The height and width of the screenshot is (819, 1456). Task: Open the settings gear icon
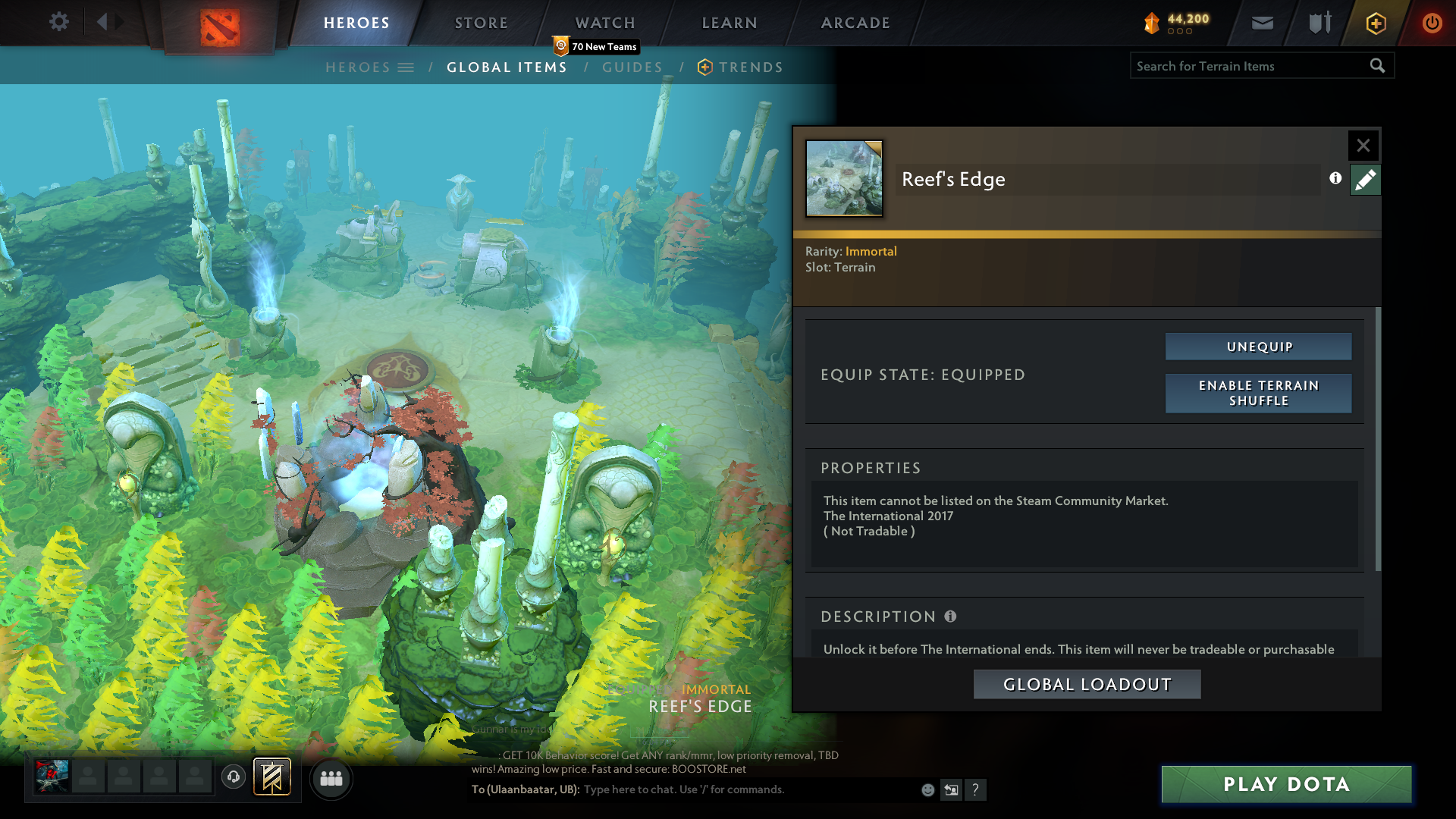tap(59, 21)
